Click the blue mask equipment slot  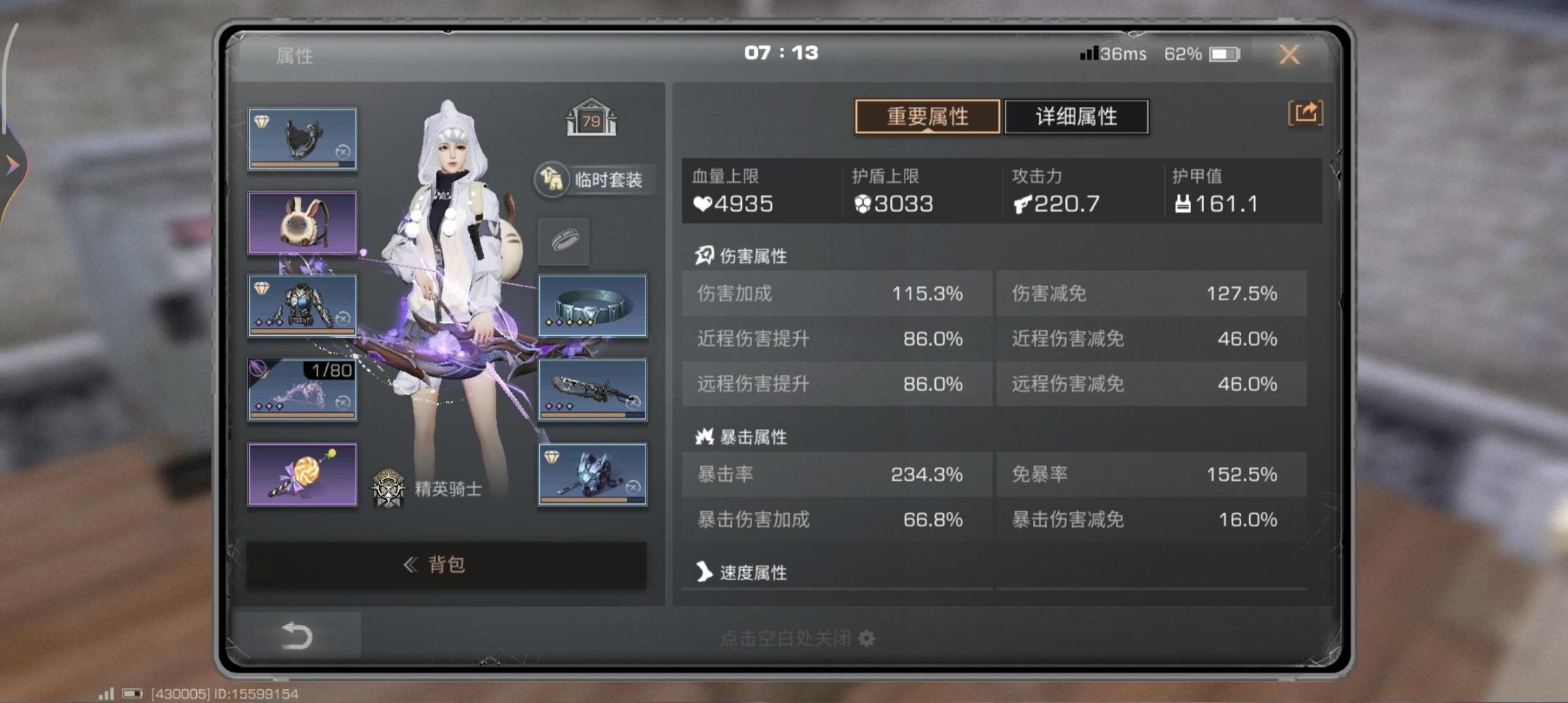[x=592, y=476]
